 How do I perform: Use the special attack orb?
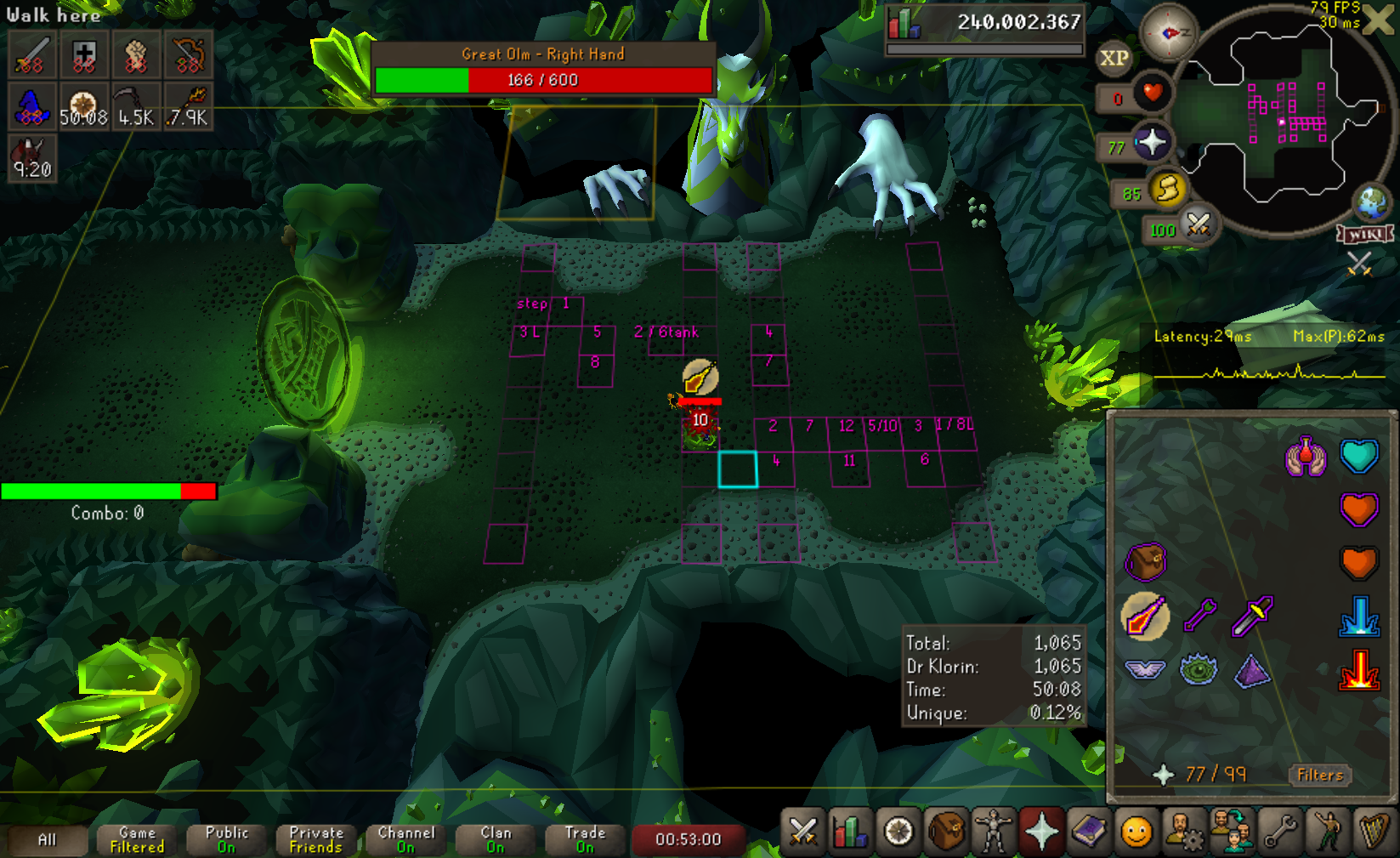coord(1199,224)
